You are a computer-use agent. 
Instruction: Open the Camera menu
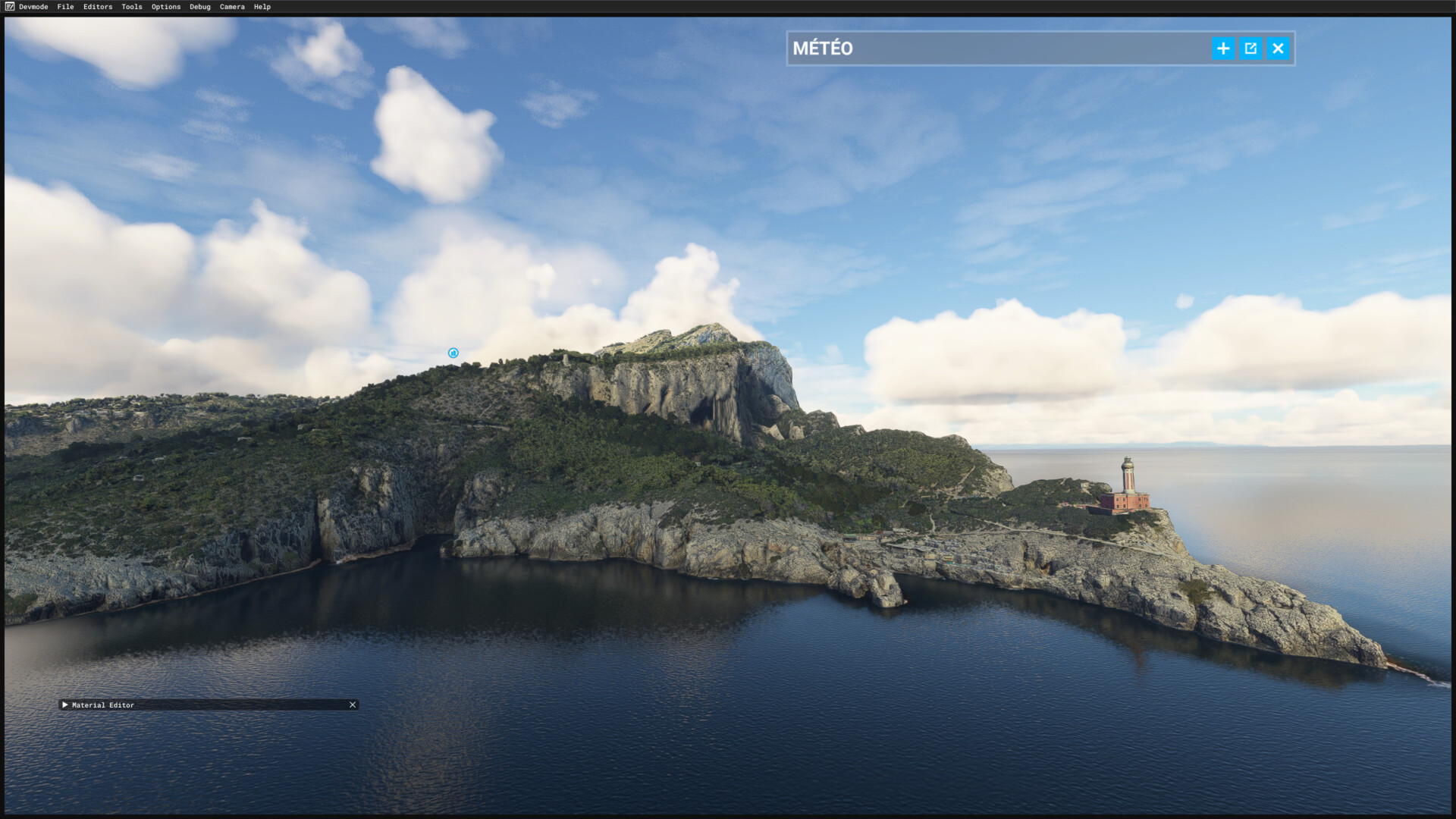232,7
